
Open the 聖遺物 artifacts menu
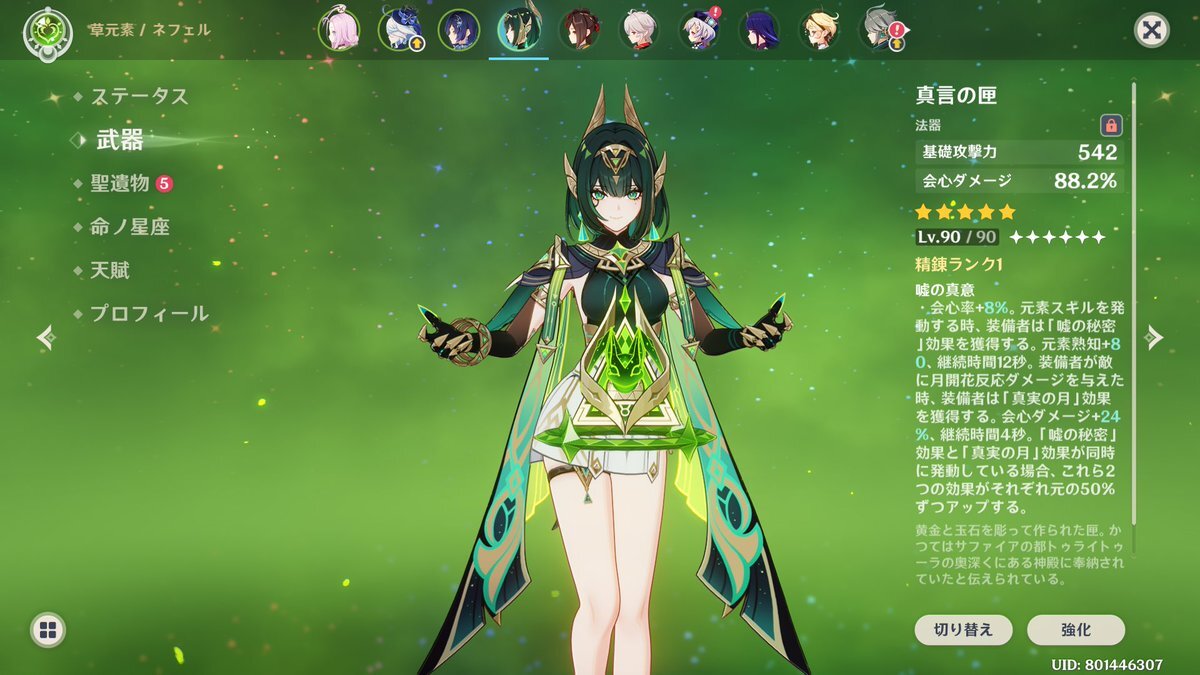(x=120, y=183)
